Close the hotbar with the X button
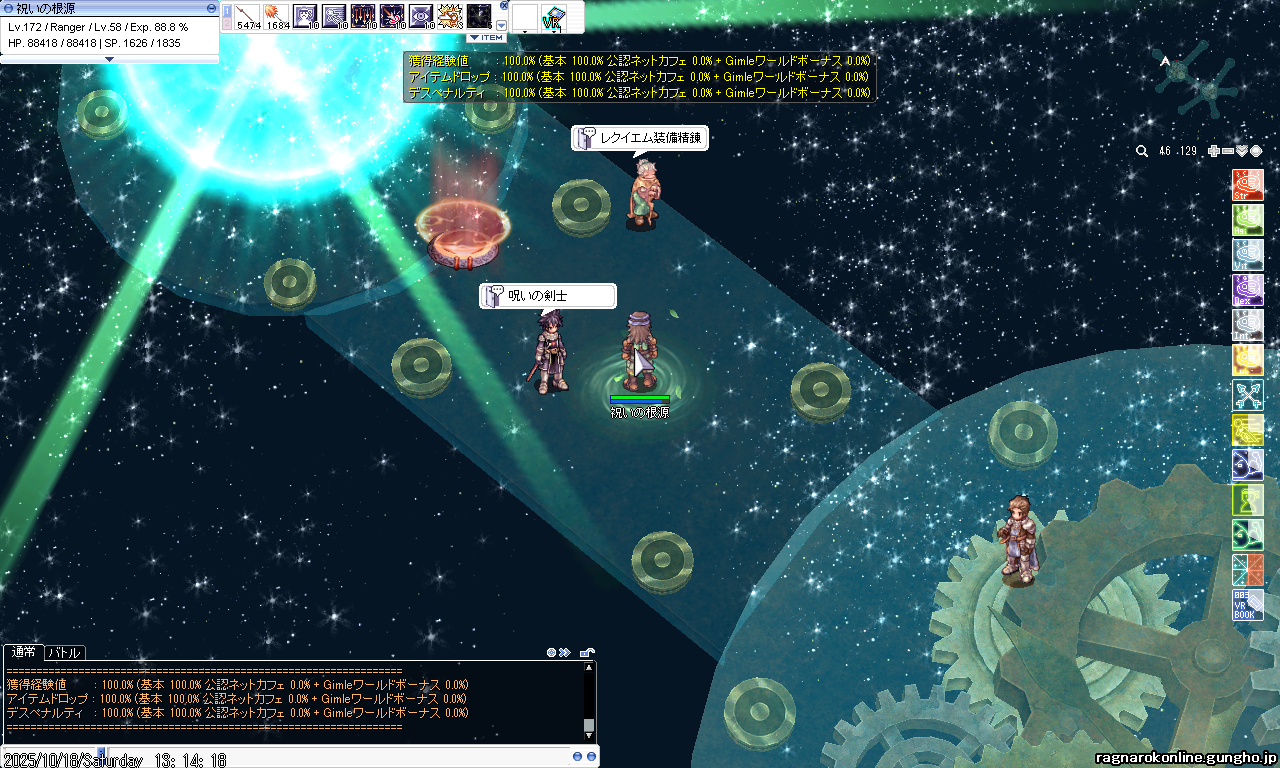The width and height of the screenshot is (1280, 768). point(504,5)
